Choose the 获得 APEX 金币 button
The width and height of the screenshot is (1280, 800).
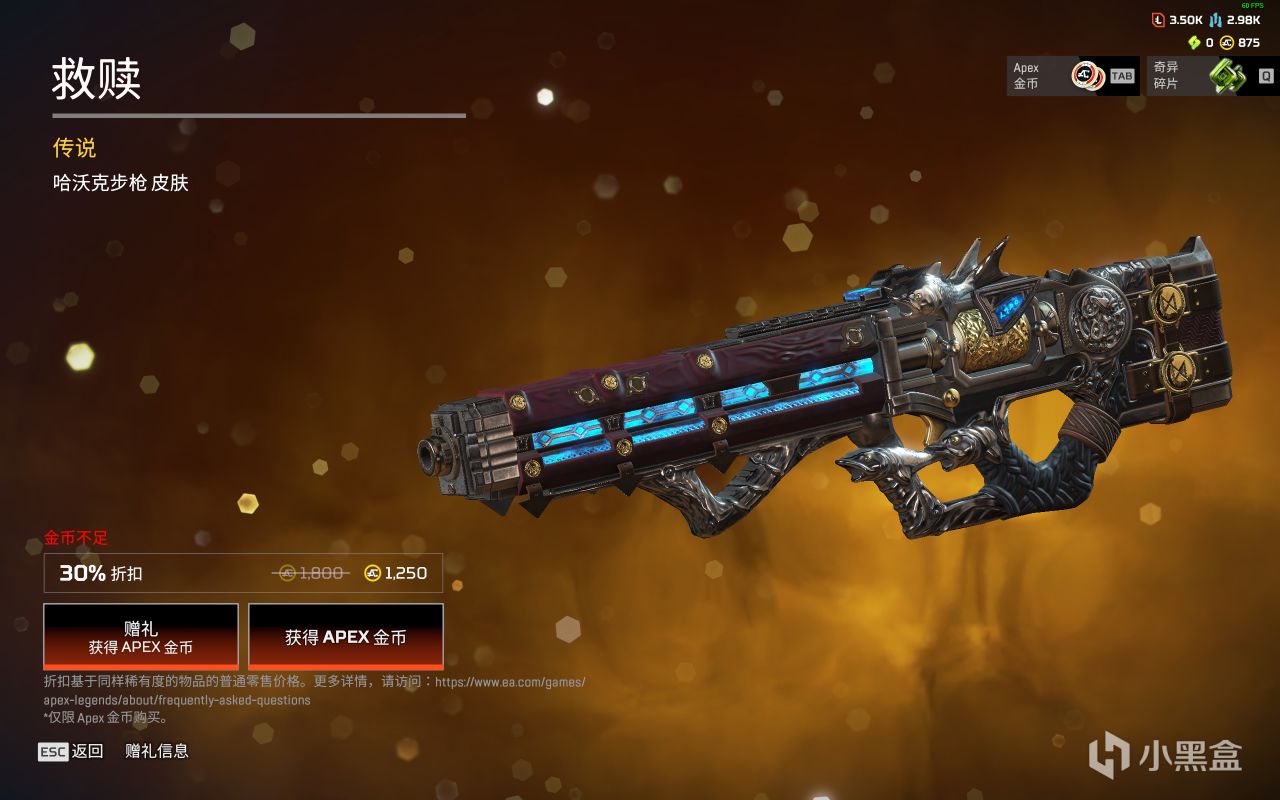coord(345,637)
